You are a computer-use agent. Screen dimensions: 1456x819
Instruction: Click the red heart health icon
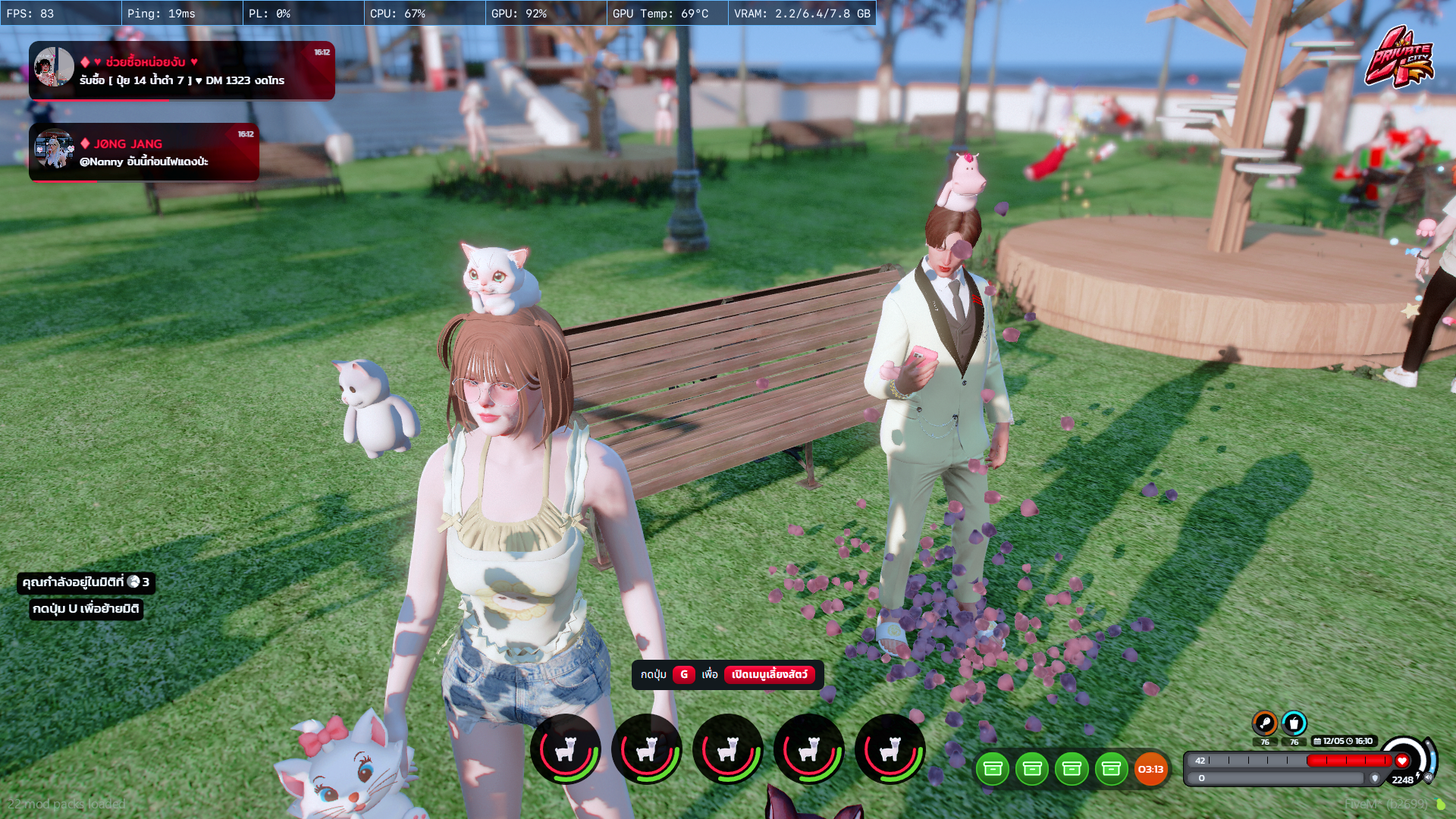coord(1402,761)
